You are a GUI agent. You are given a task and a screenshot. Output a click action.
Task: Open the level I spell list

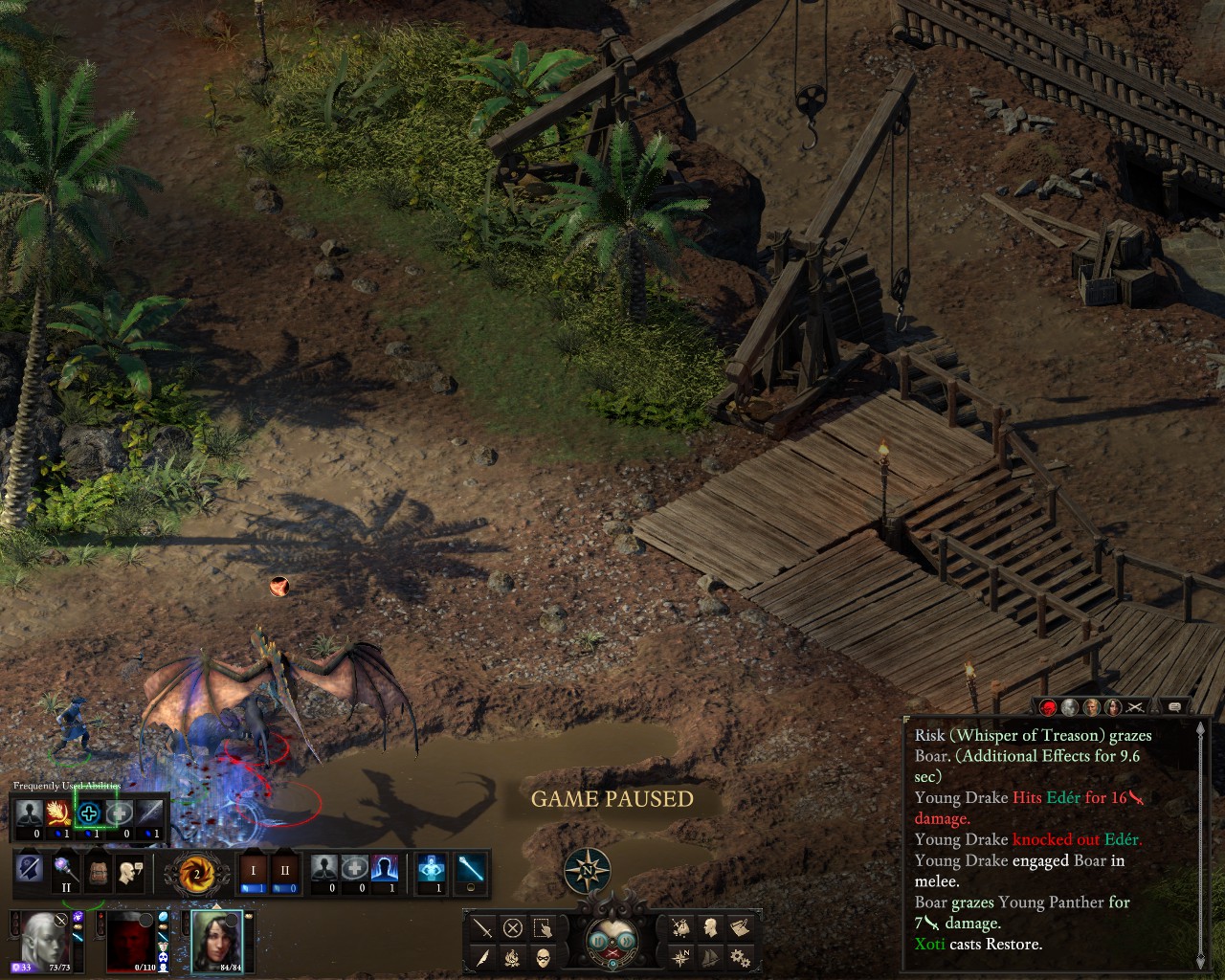point(254,871)
